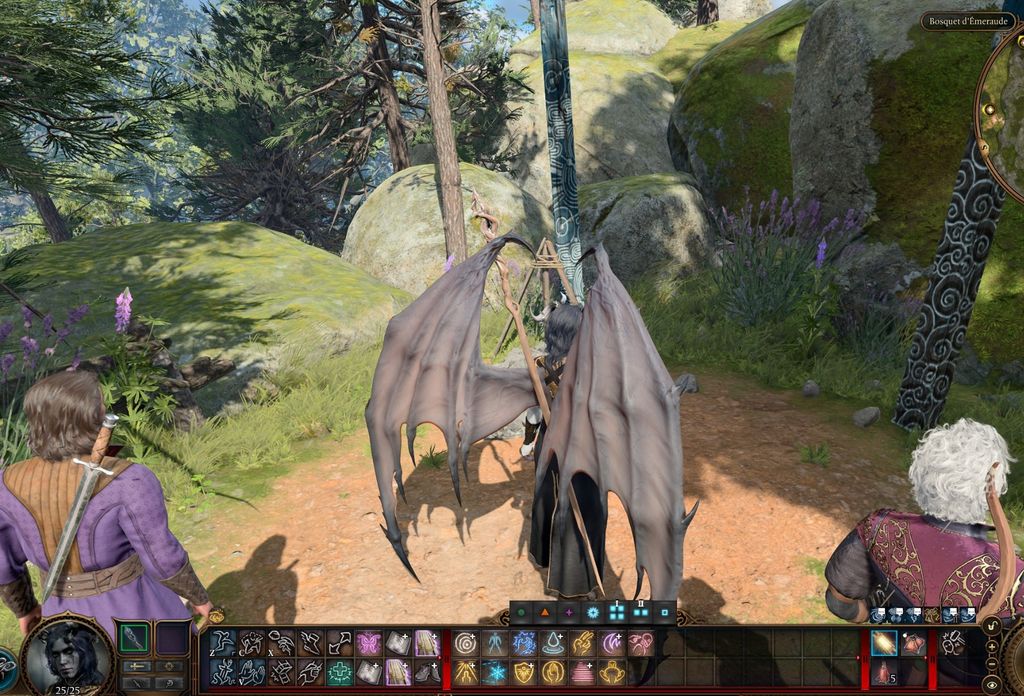Activate the pink butterfly ability
The height and width of the screenshot is (696, 1024).
point(369,643)
